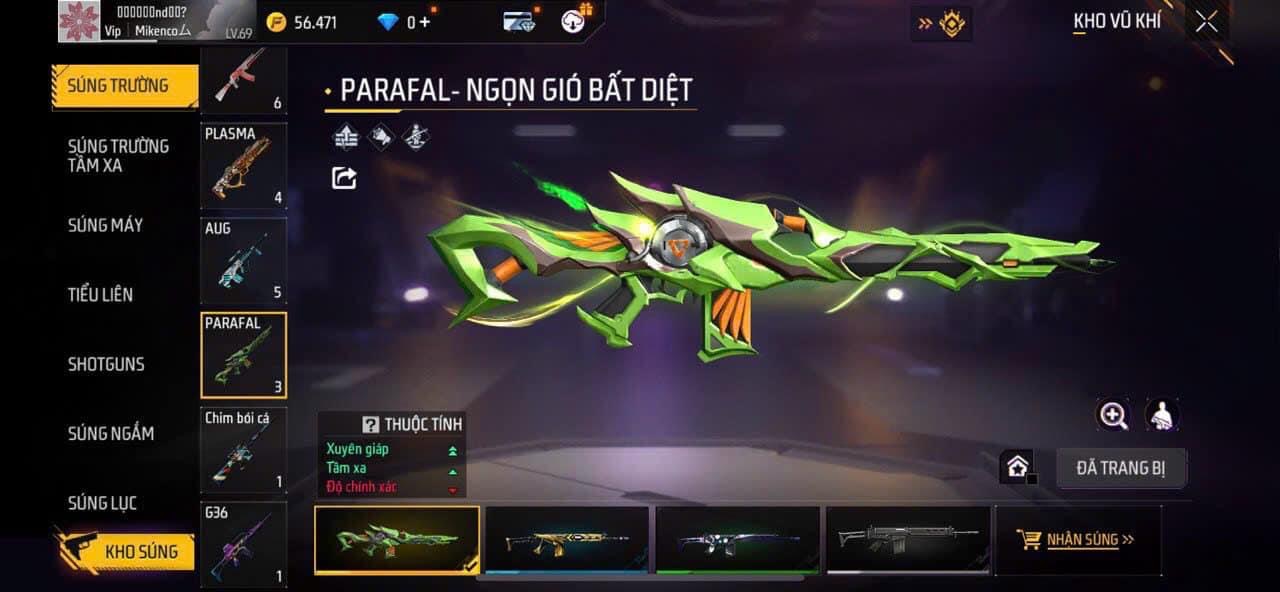Image resolution: width=1280 pixels, height=592 pixels.
Task: Select the black default Parafal skin thumbnail
Action: pos(906,540)
